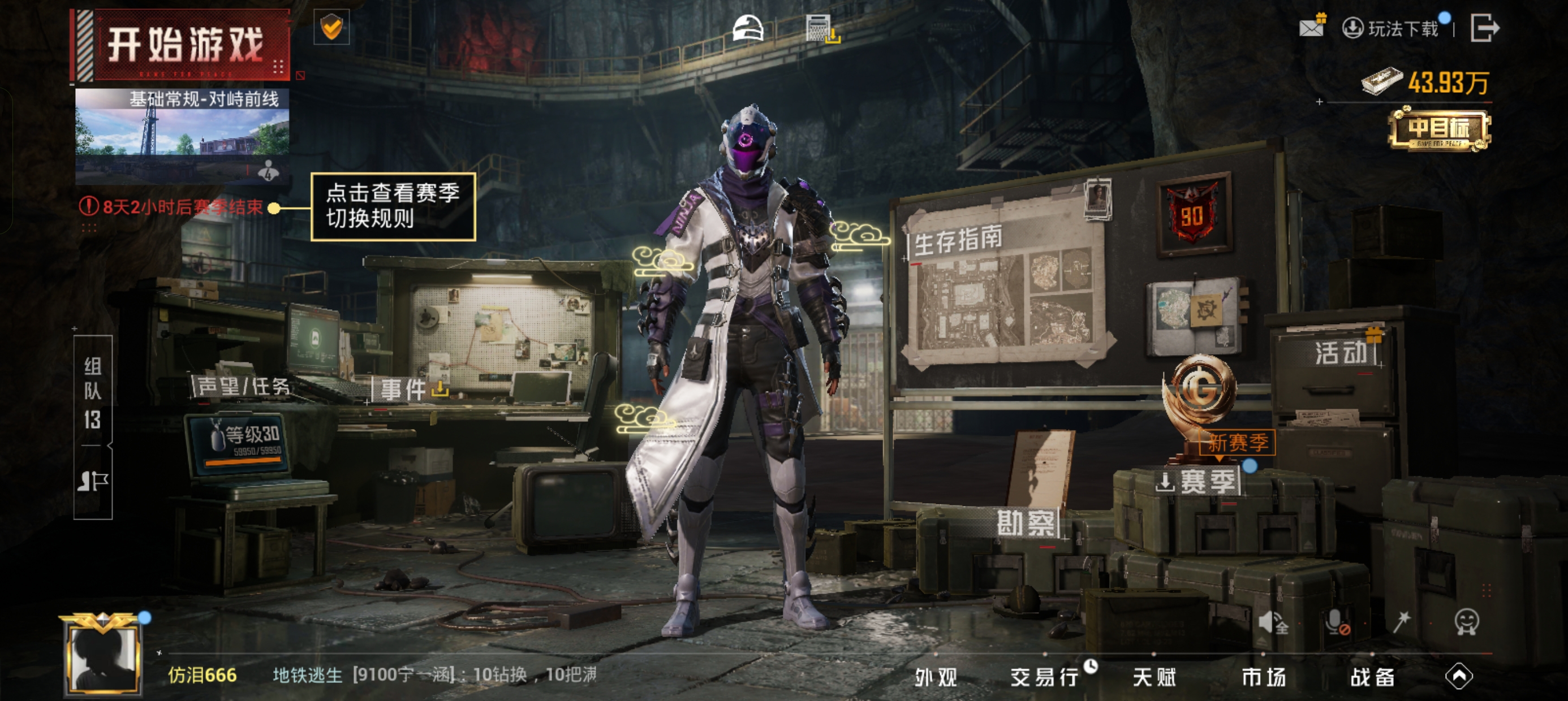
Task: View the season switch rules tooltip
Action: pyautogui.click(x=393, y=206)
